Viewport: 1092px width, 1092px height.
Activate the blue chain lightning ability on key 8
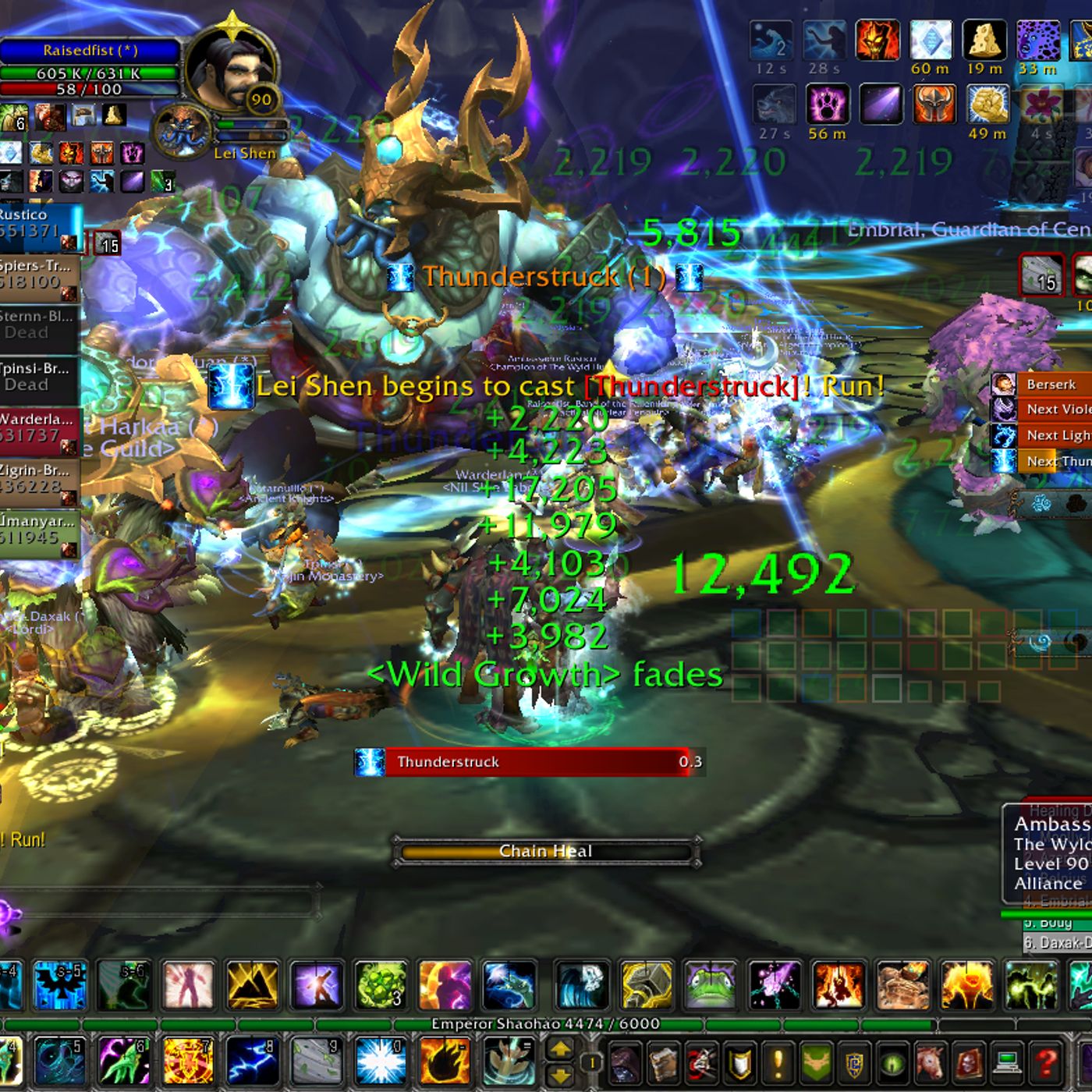(x=253, y=1061)
